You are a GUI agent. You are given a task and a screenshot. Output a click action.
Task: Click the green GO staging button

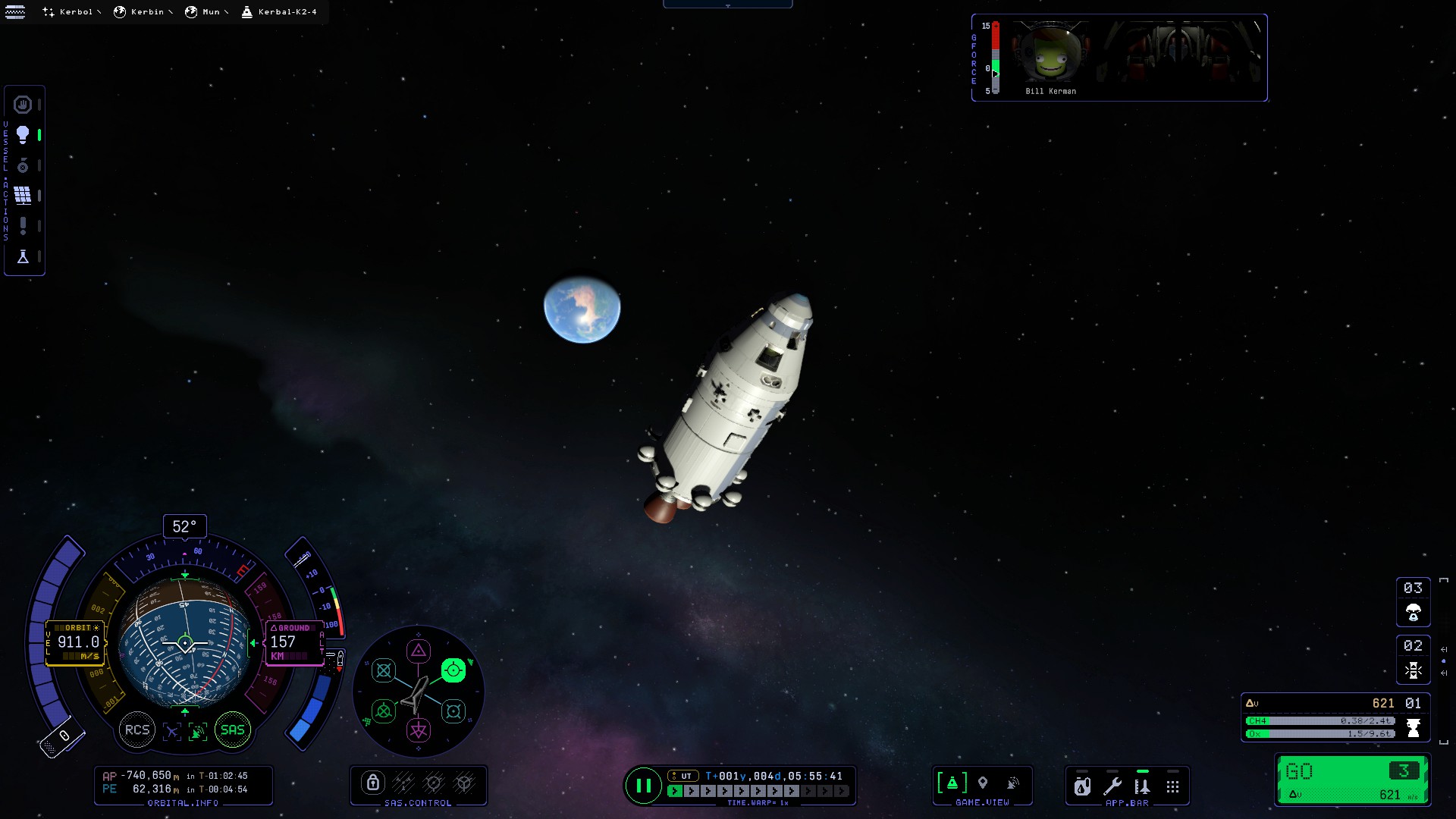(x=1352, y=780)
